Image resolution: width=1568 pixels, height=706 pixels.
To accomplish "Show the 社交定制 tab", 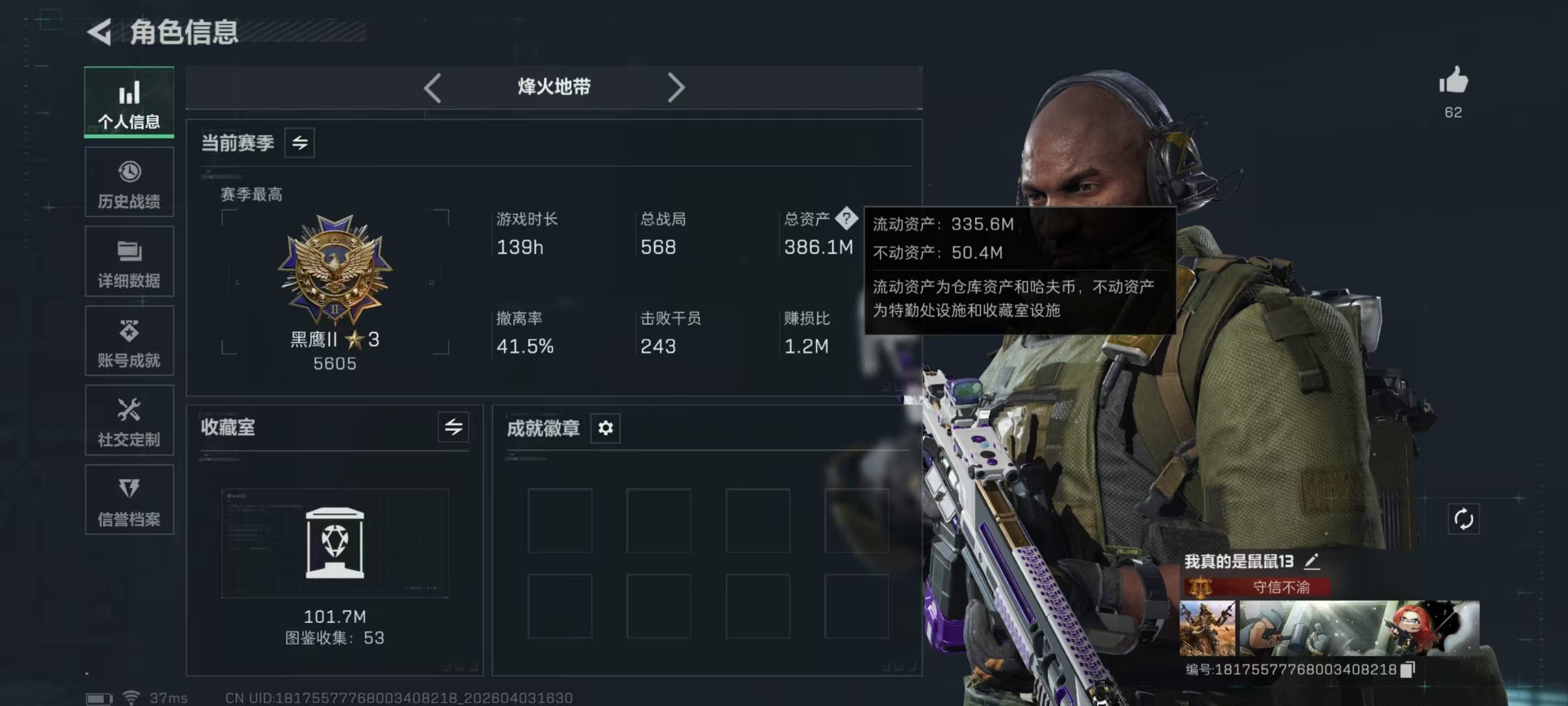I will pyautogui.click(x=129, y=420).
